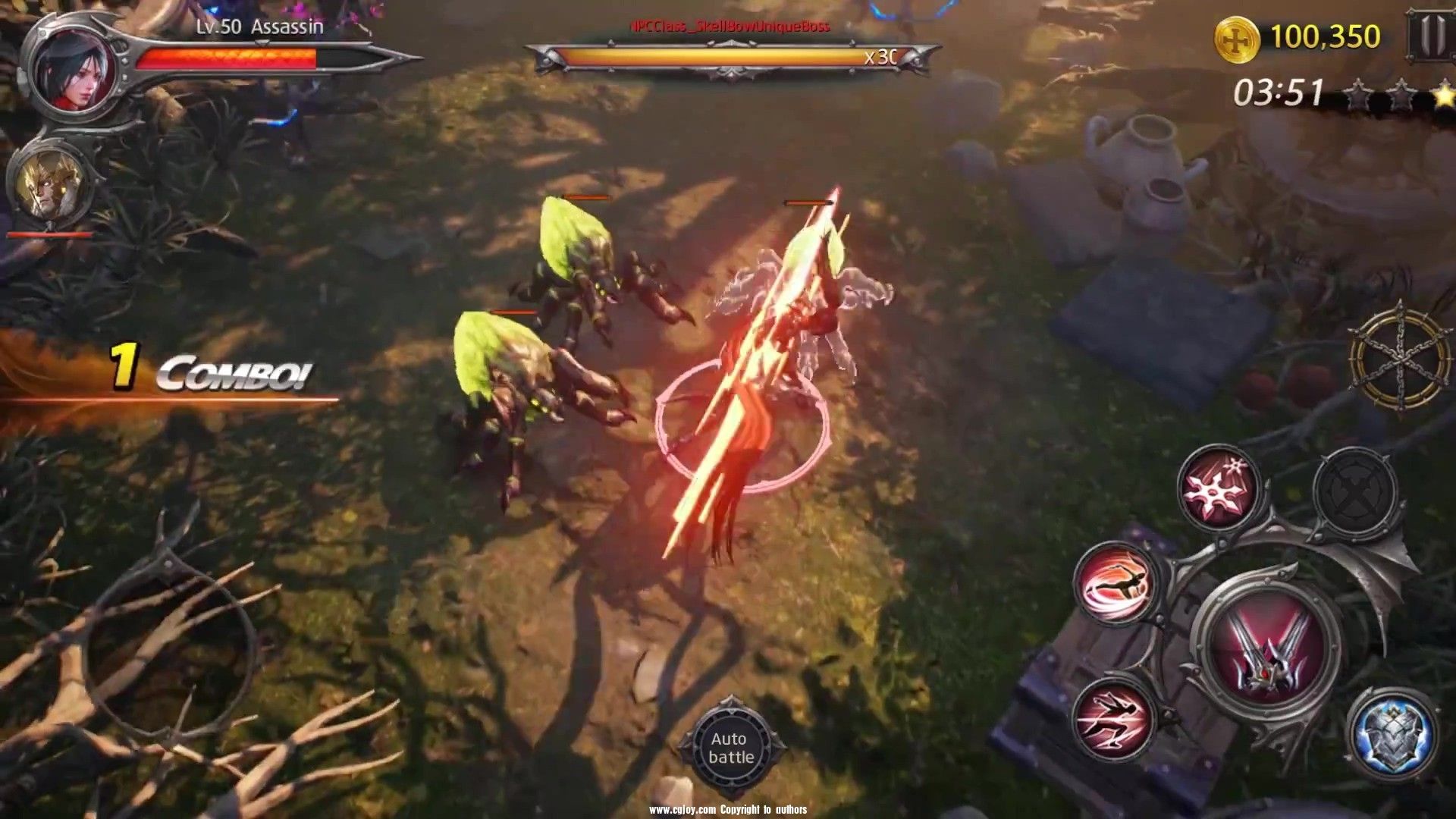Tap the main twin-dagger attack button
The height and width of the screenshot is (819, 1456).
tap(1267, 645)
